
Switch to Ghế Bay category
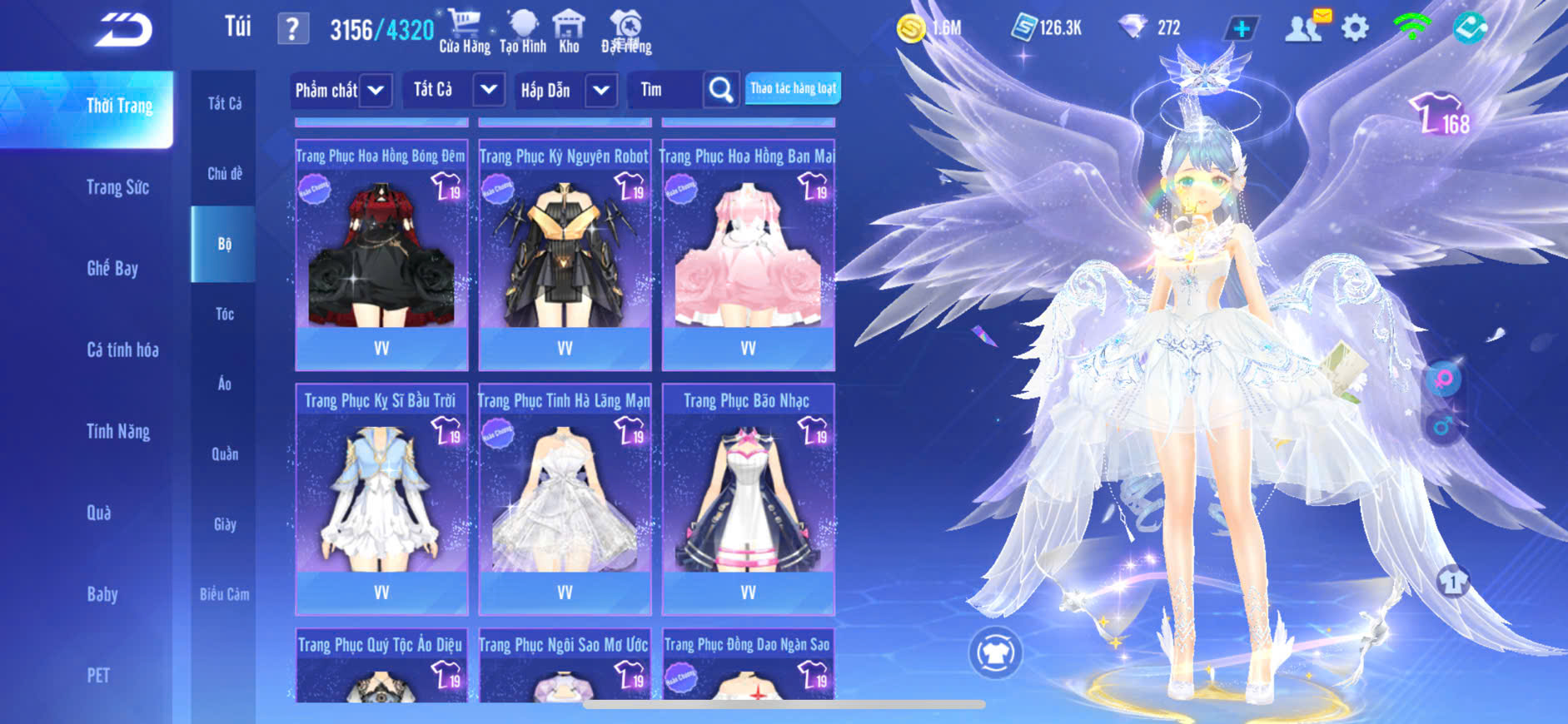[112, 268]
